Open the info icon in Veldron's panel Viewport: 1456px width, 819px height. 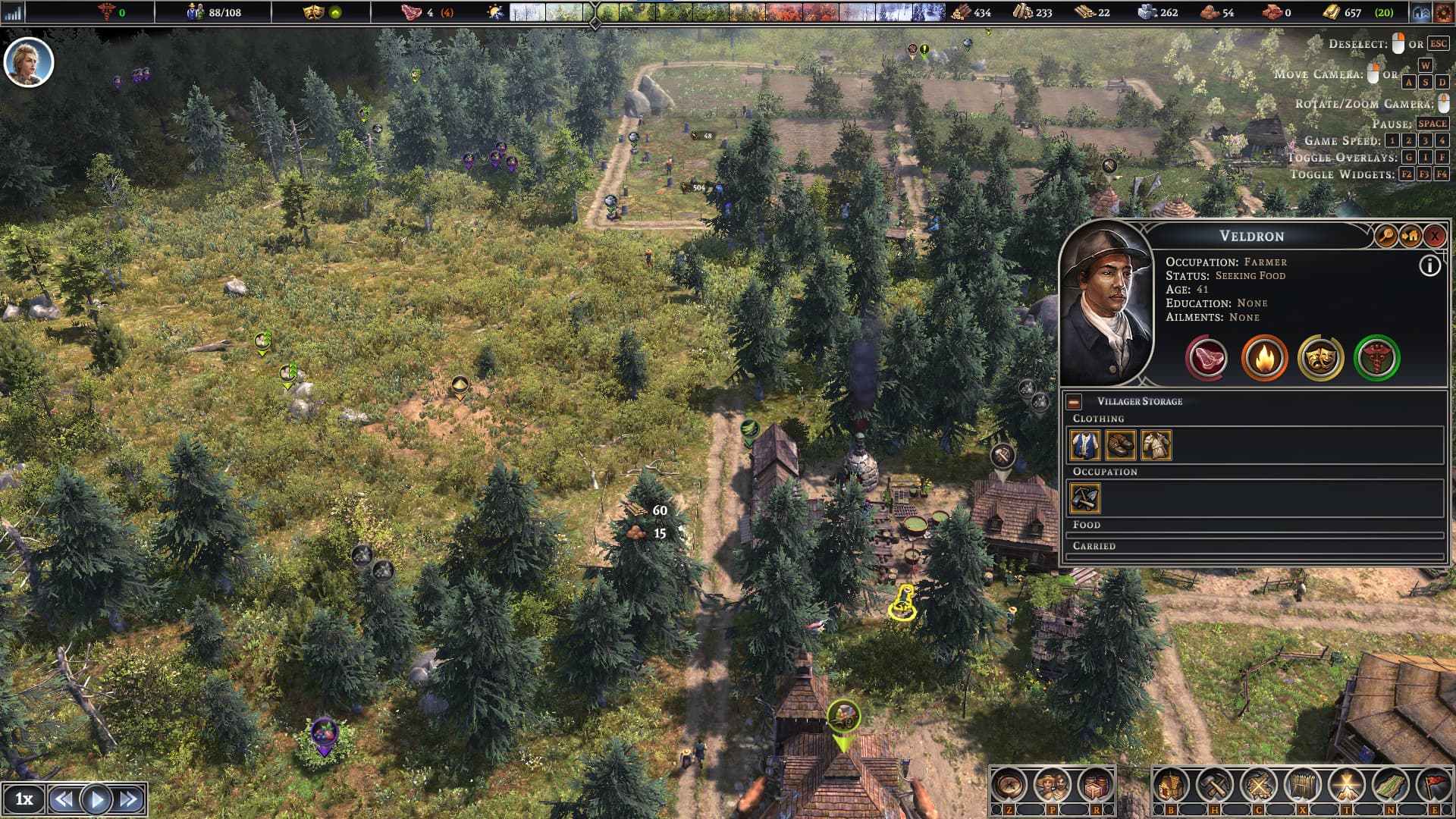pos(1429,266)
